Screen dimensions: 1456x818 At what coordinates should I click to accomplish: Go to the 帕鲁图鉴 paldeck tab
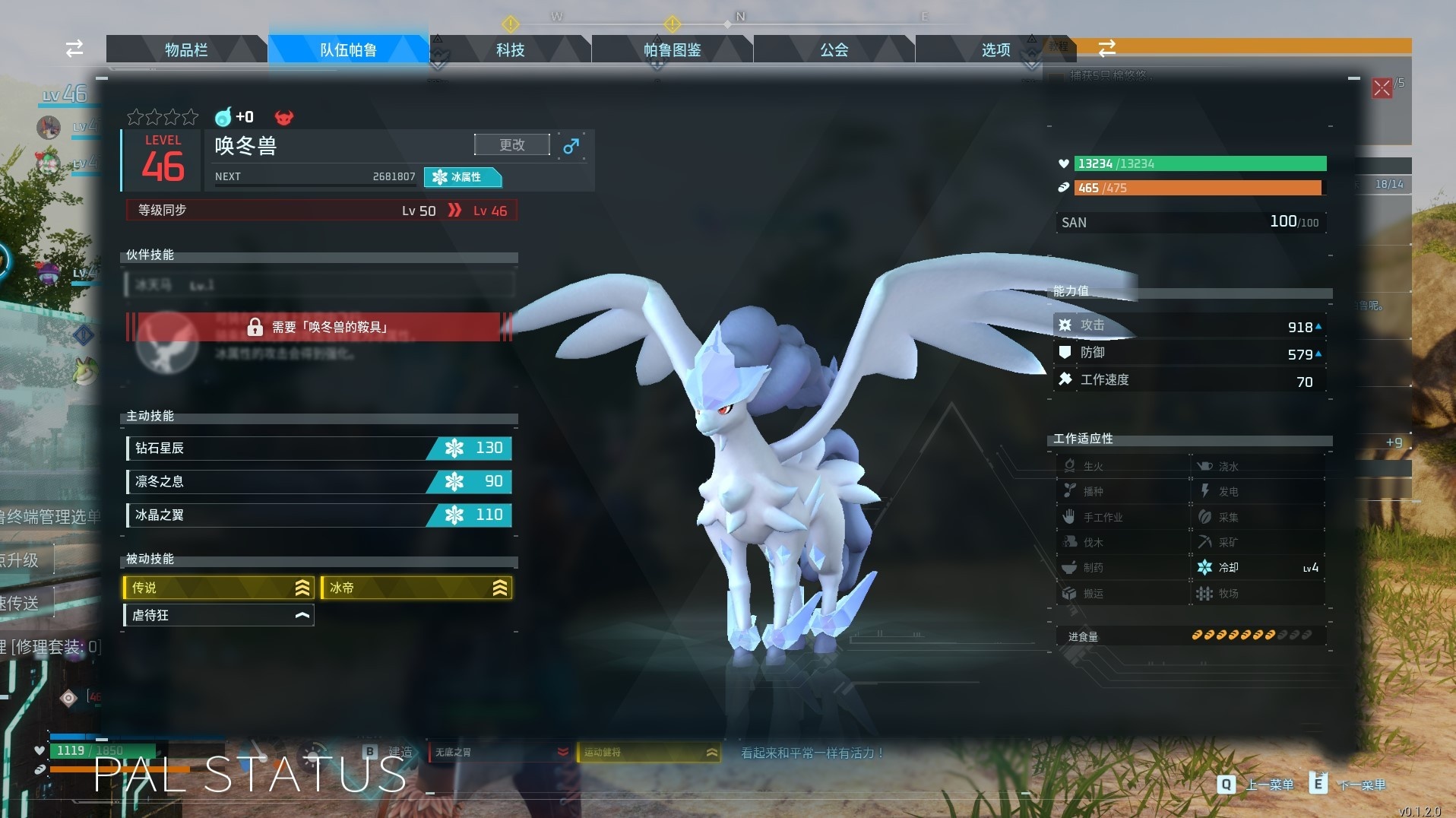coord(672,50)
